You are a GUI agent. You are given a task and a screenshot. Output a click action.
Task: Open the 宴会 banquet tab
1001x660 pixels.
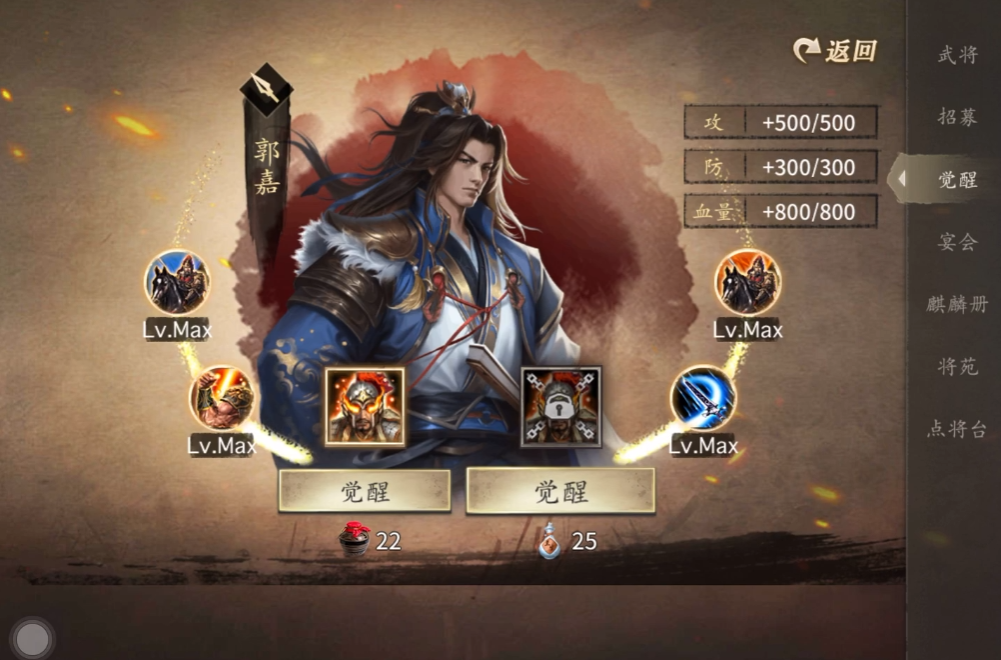pyautogui.click(x=957, y=242)
